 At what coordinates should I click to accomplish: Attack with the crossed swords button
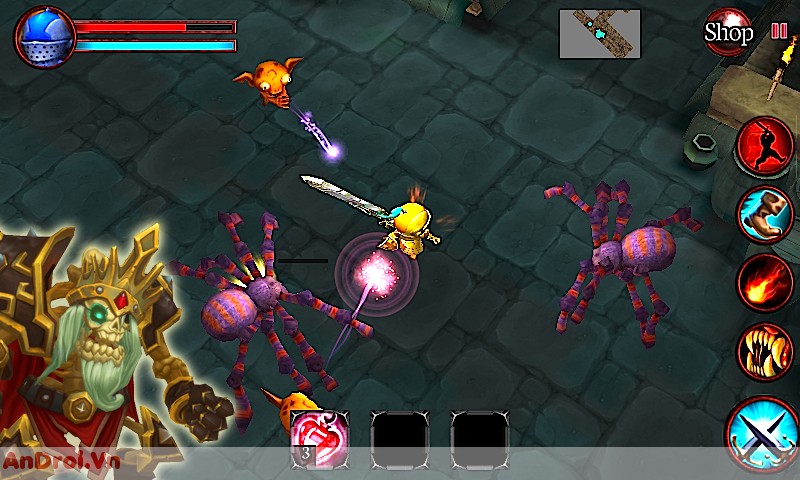pyautogui.click(x=762, y=434)
